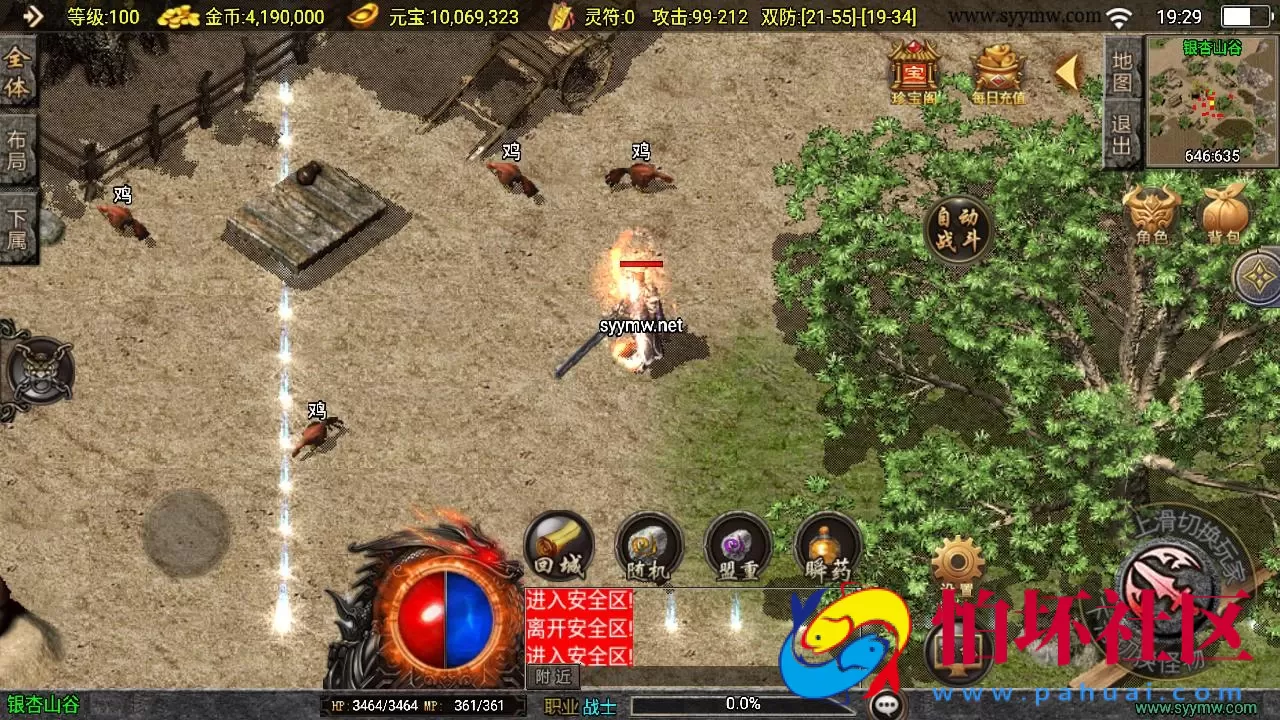Select the 附近 nearby chat tab
This screenshot has height=720, width=1280.
553,677
